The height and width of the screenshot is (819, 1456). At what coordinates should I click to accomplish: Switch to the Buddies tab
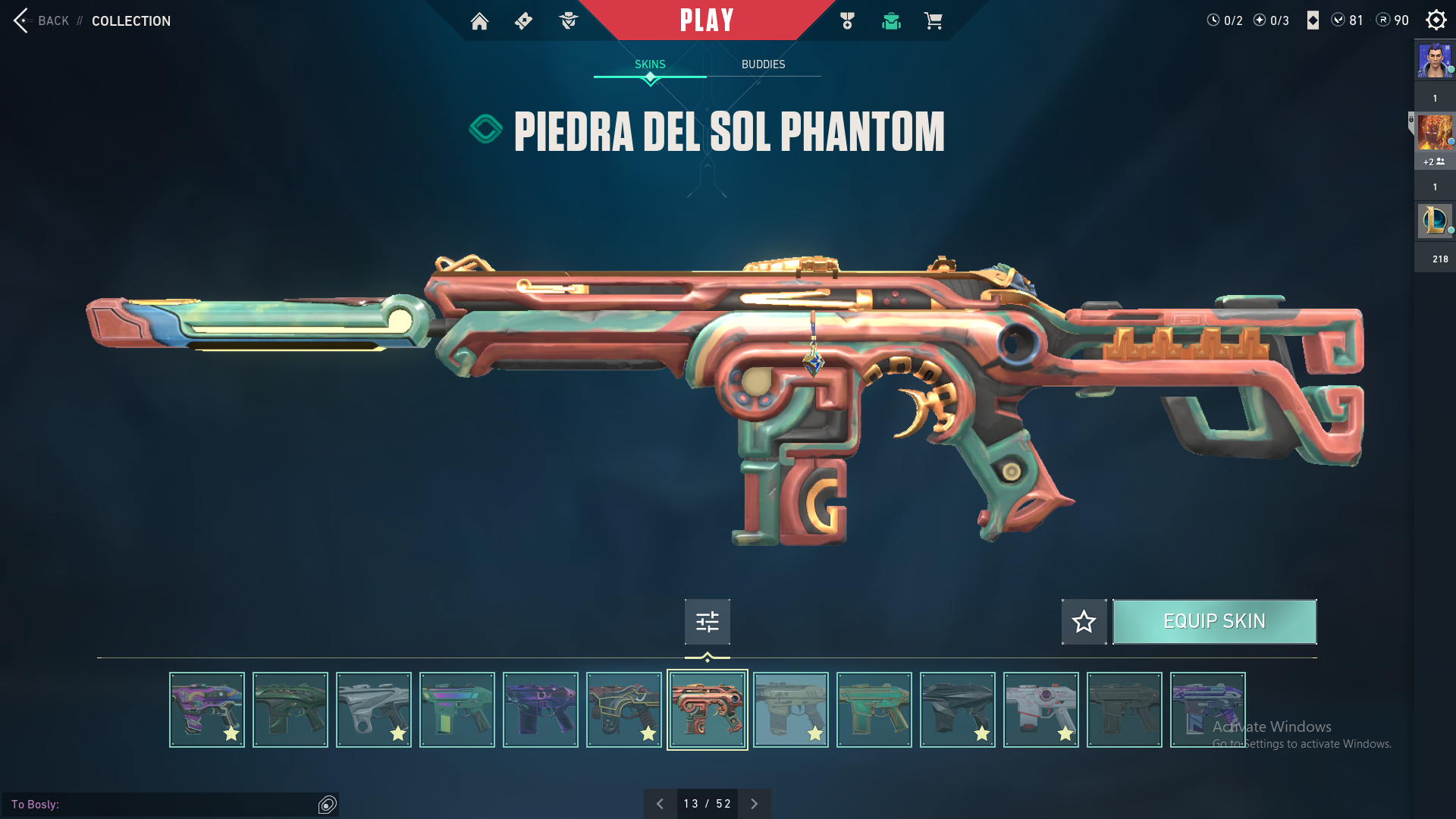point(763,64)
